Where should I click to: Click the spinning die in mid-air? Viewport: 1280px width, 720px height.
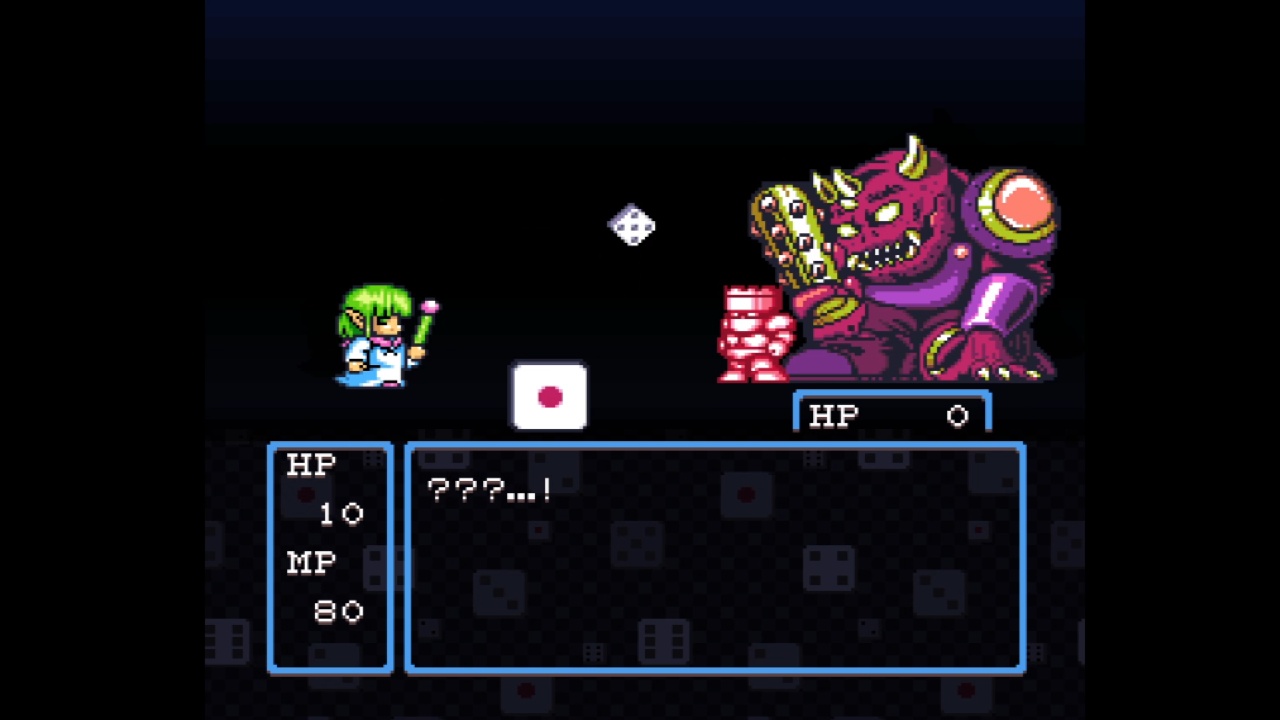(x=631, y=226)
